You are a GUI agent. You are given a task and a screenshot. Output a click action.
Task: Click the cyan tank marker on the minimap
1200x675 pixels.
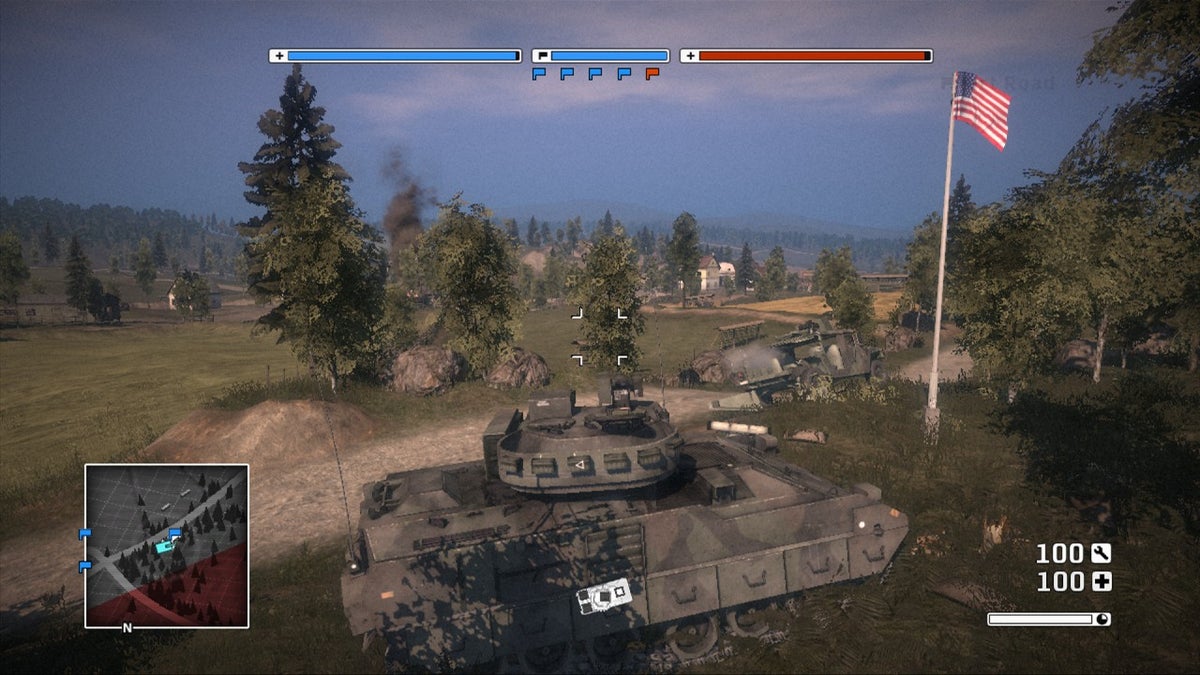164,546
